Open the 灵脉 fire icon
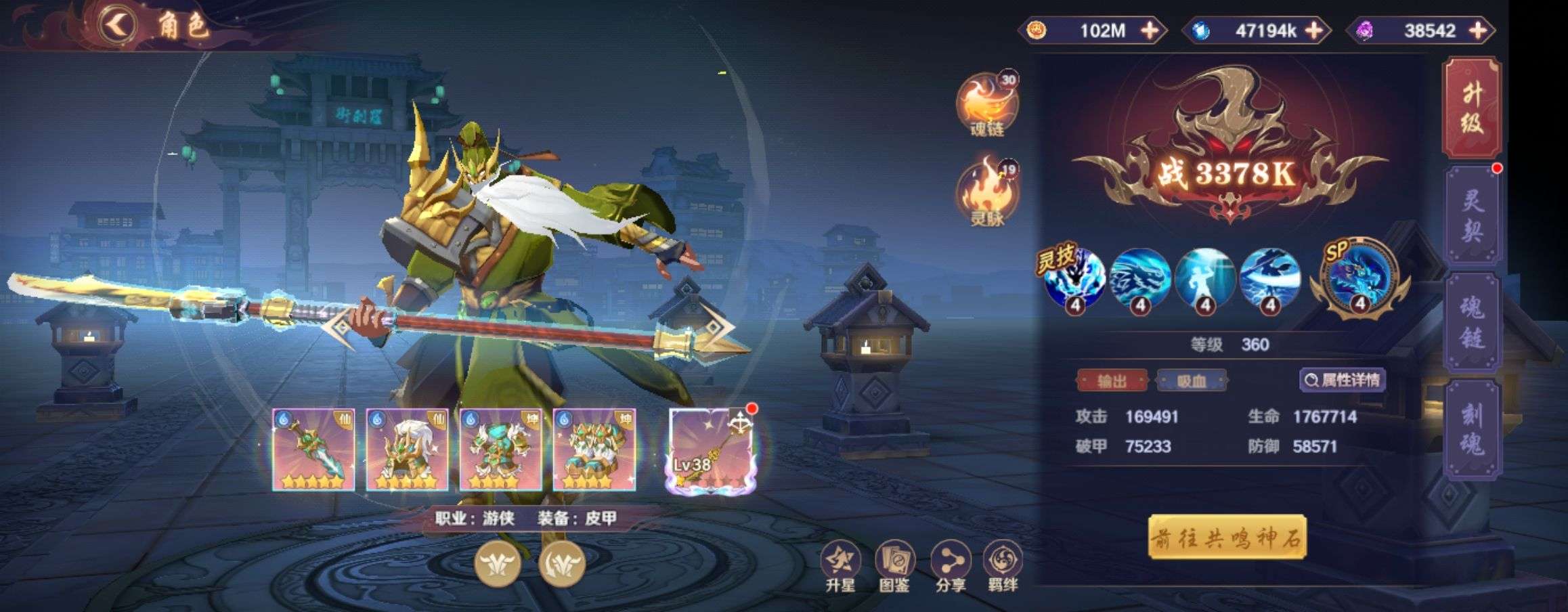Screen dimensions: 1568x612 pos(986,193)
